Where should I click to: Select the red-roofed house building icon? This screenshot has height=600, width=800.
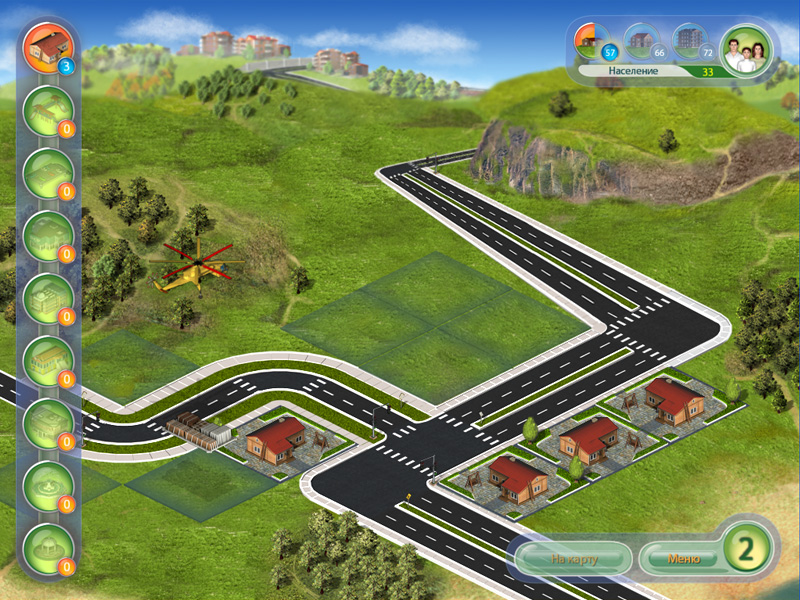tap(47, 46)
